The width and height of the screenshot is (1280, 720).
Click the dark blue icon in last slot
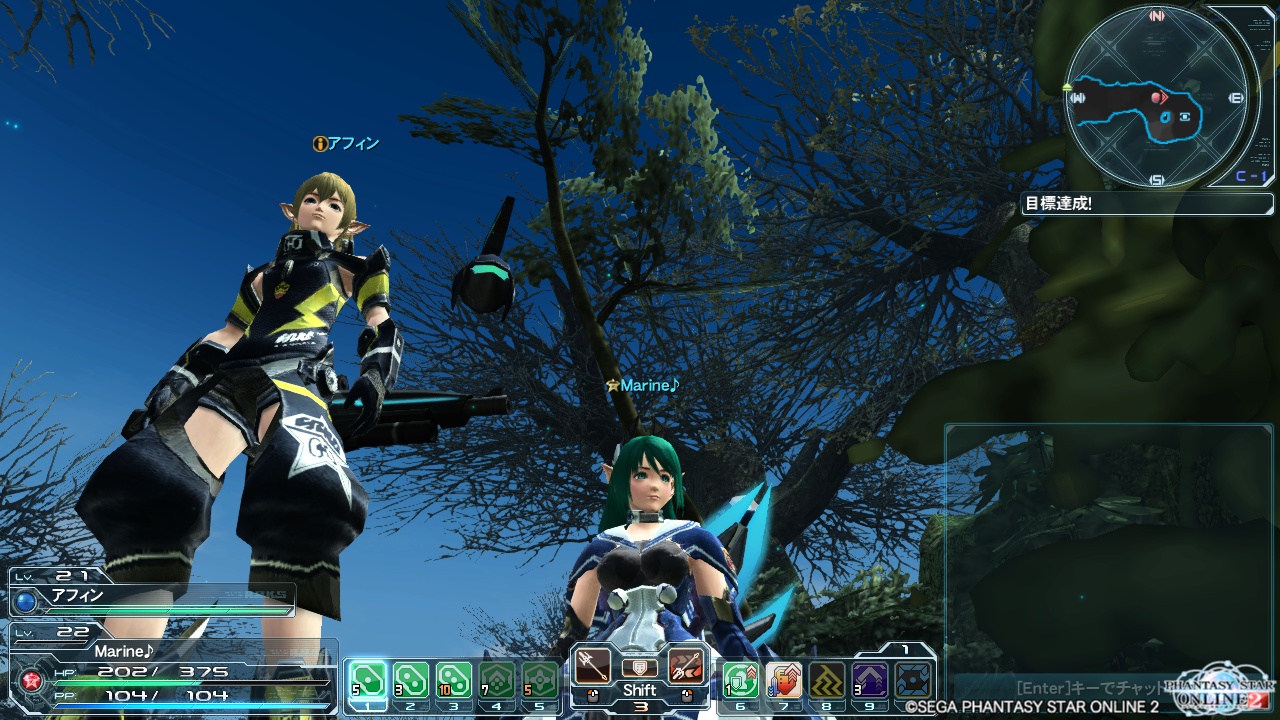click(913, 681)
